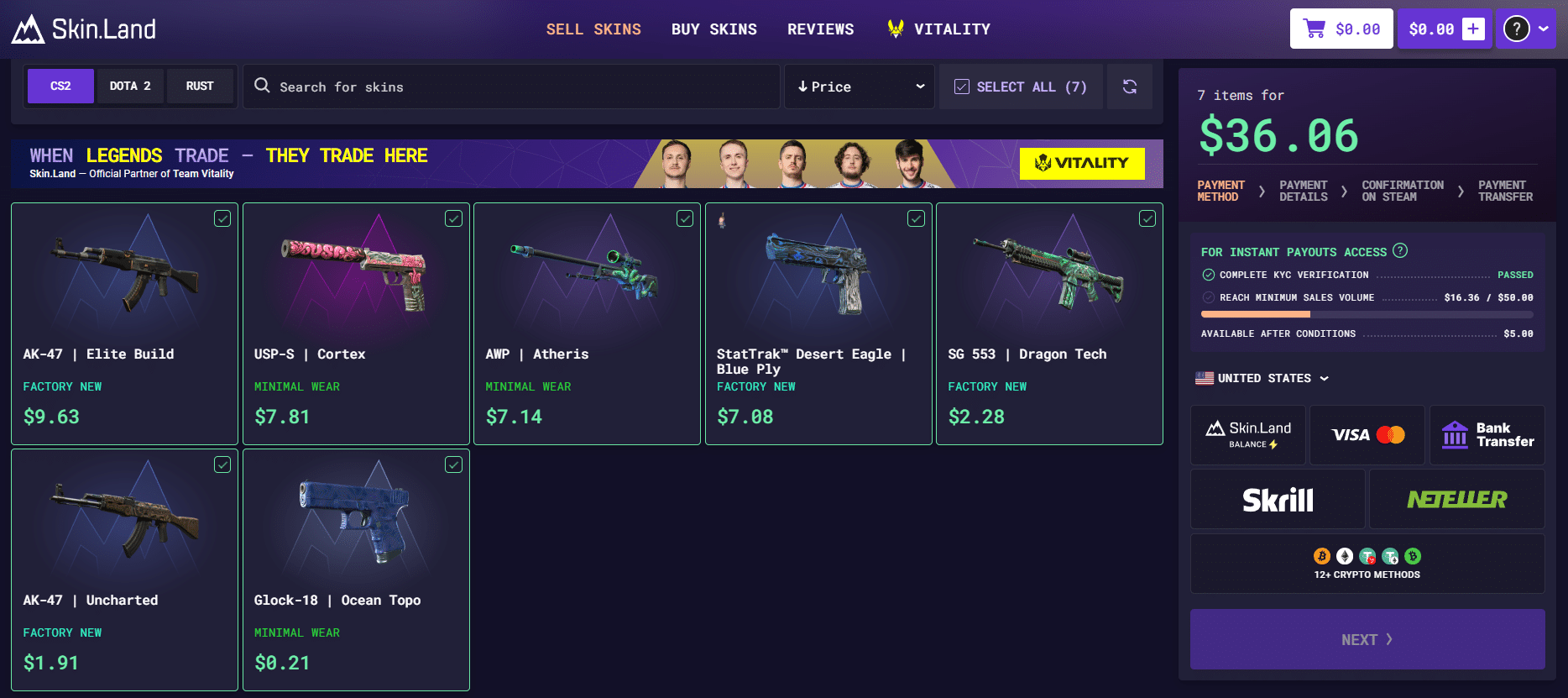
Task: Click the KYC instant payouts help icon
Action: [1400, 250]
